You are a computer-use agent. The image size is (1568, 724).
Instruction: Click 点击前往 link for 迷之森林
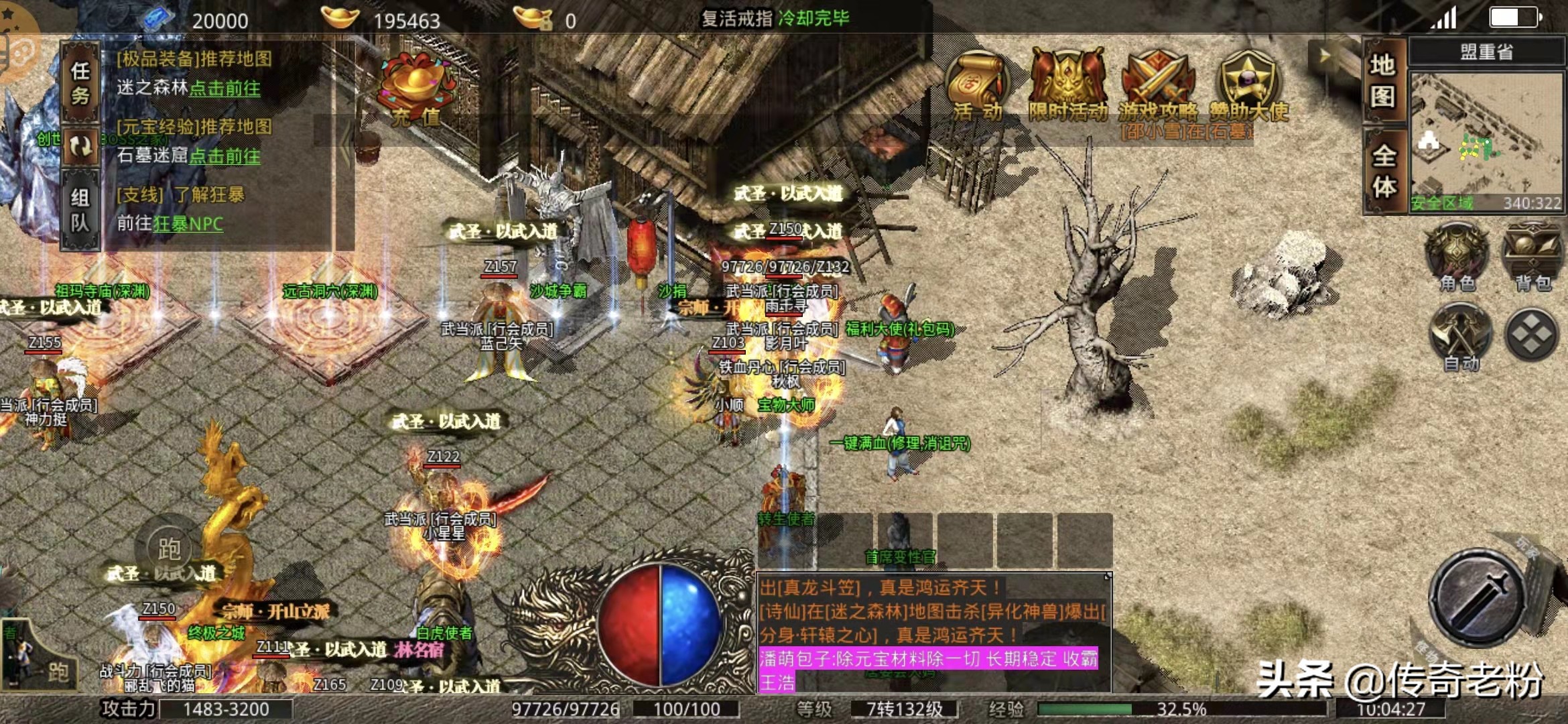point(224,88)
